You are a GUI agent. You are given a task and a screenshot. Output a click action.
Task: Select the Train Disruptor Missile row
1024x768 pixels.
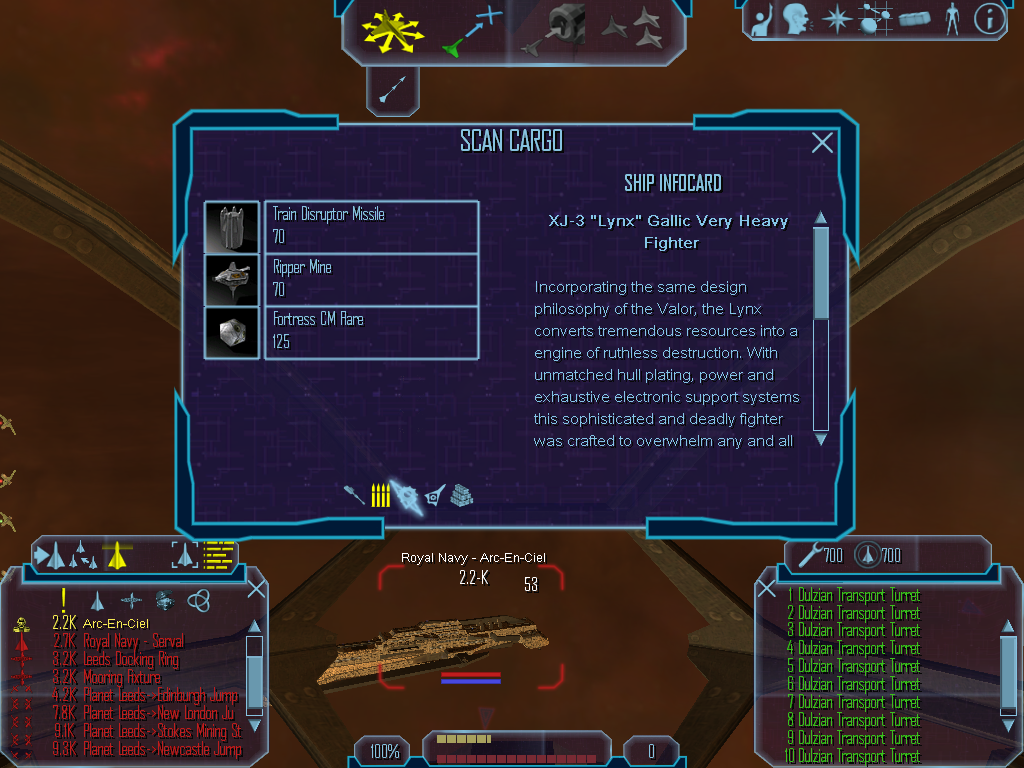tap(371, 226)
